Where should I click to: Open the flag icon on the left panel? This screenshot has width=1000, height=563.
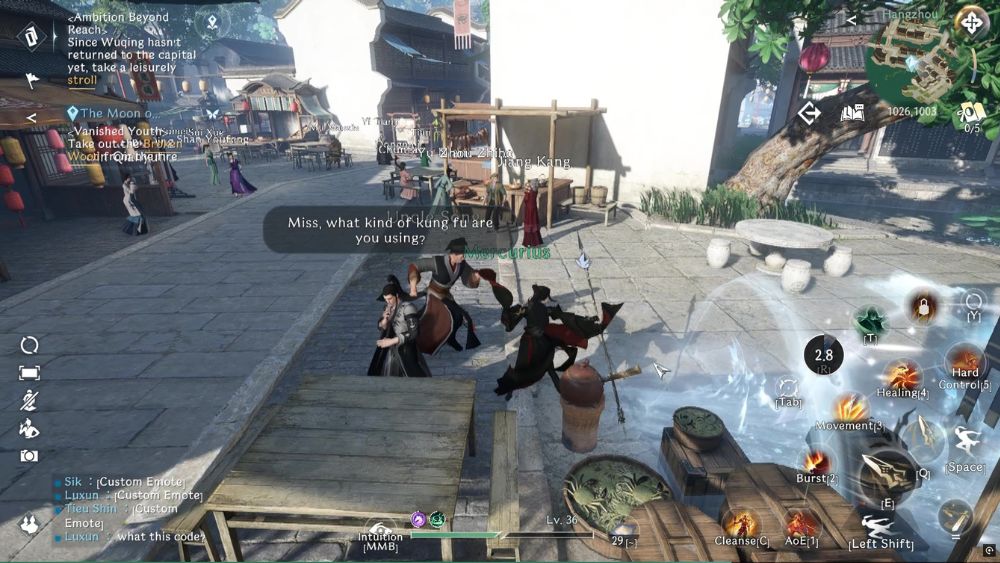(x=31, y=81)
